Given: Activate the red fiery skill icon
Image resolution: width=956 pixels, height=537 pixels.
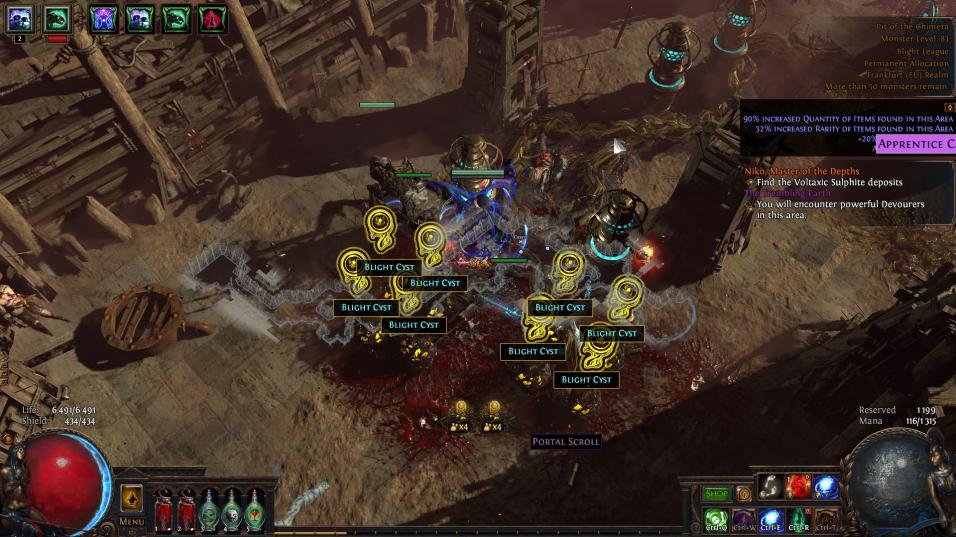Looking at the screenshot, I should [x=798, y=486].
